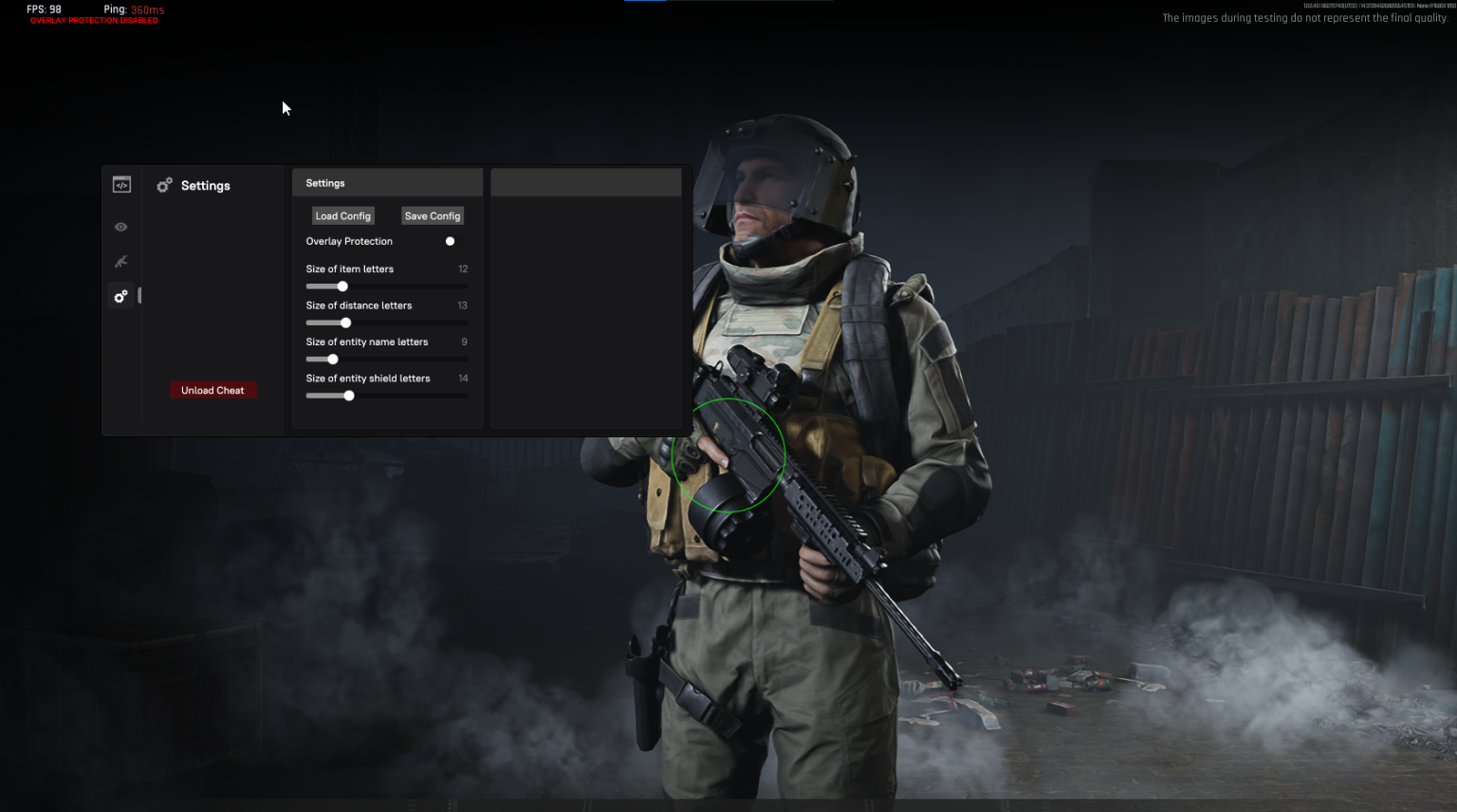Set the distance letters size slider
The width and height of the screenshot is (1457, 812).
[x=345, y=323]
